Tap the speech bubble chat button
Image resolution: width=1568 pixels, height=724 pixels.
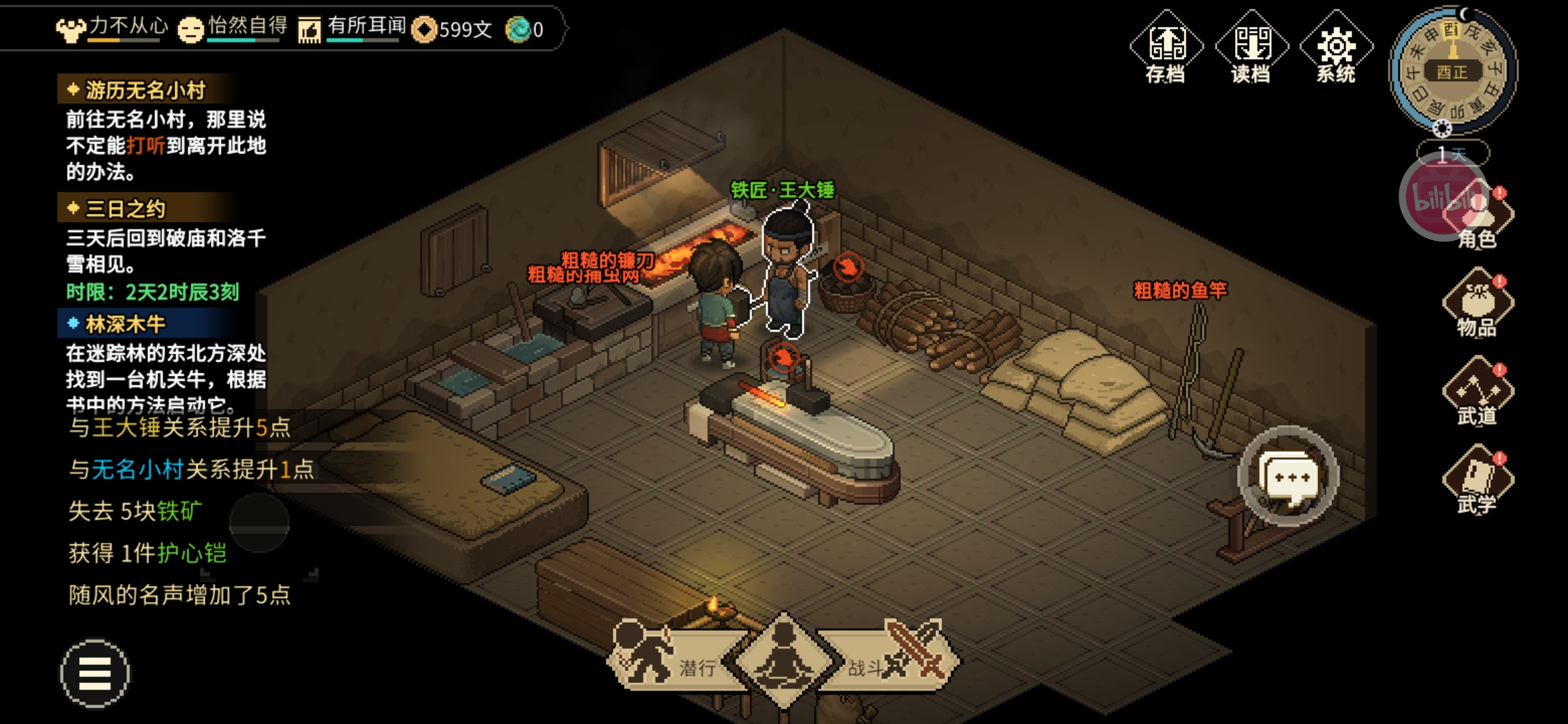[1288, 477]
